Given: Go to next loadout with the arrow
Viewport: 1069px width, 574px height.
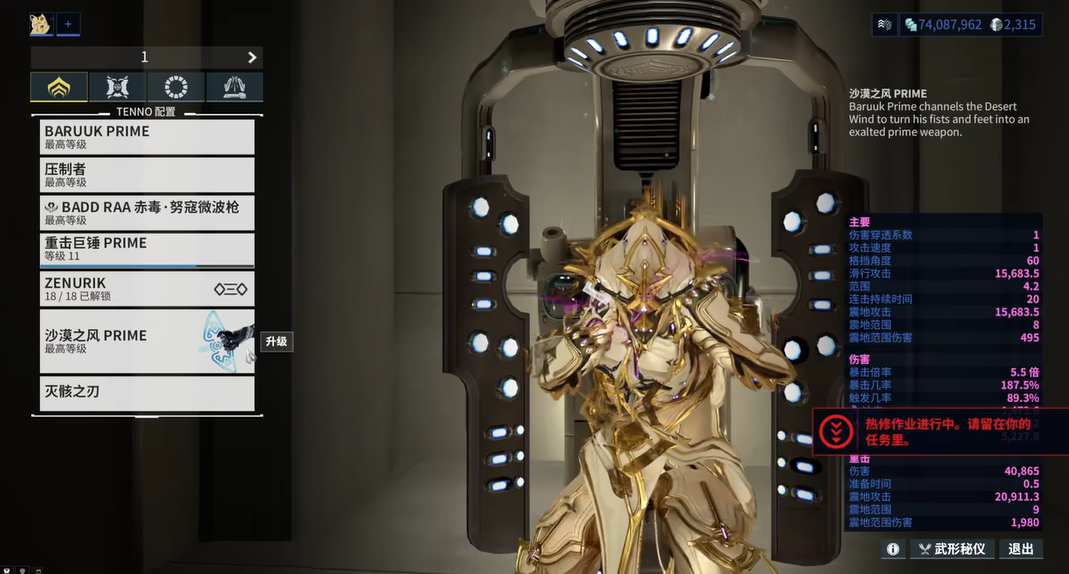Looking at the screenshot, I should point(252,57).
